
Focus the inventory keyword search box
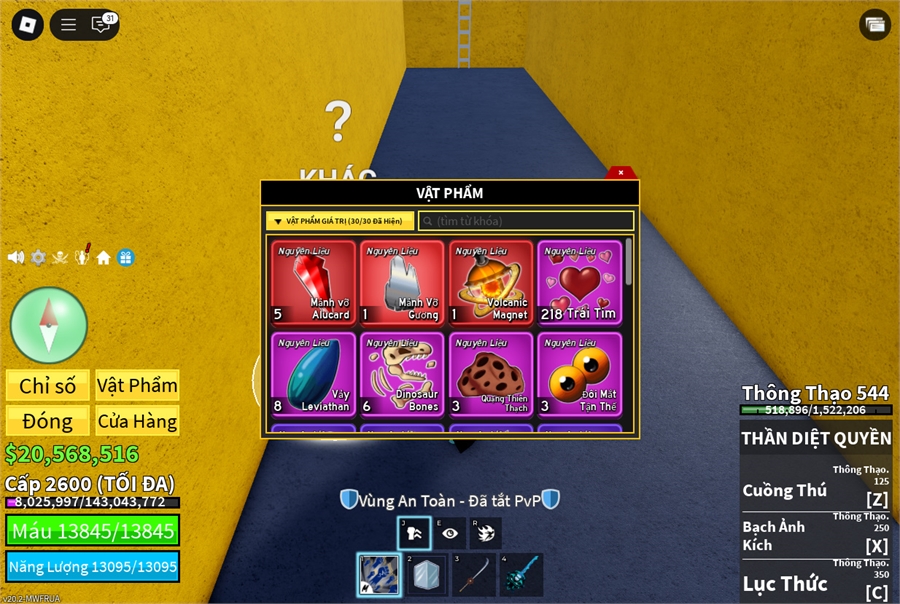pos(526,221)
